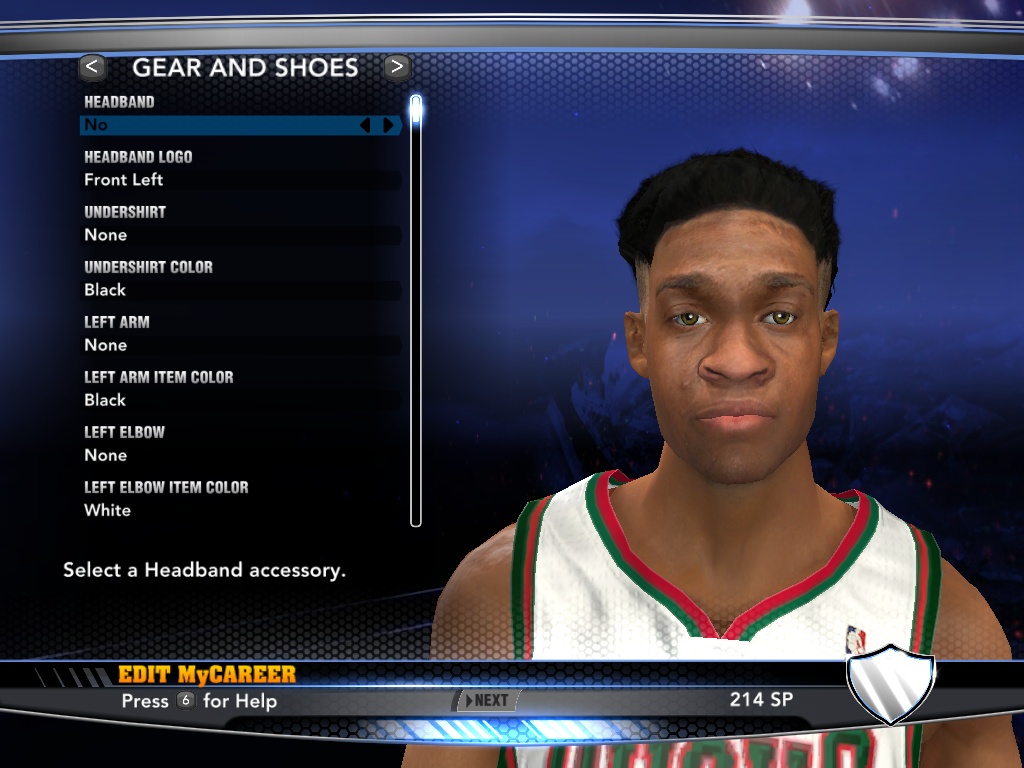Increase the Headband value with the right arrow

pos(388,125)
